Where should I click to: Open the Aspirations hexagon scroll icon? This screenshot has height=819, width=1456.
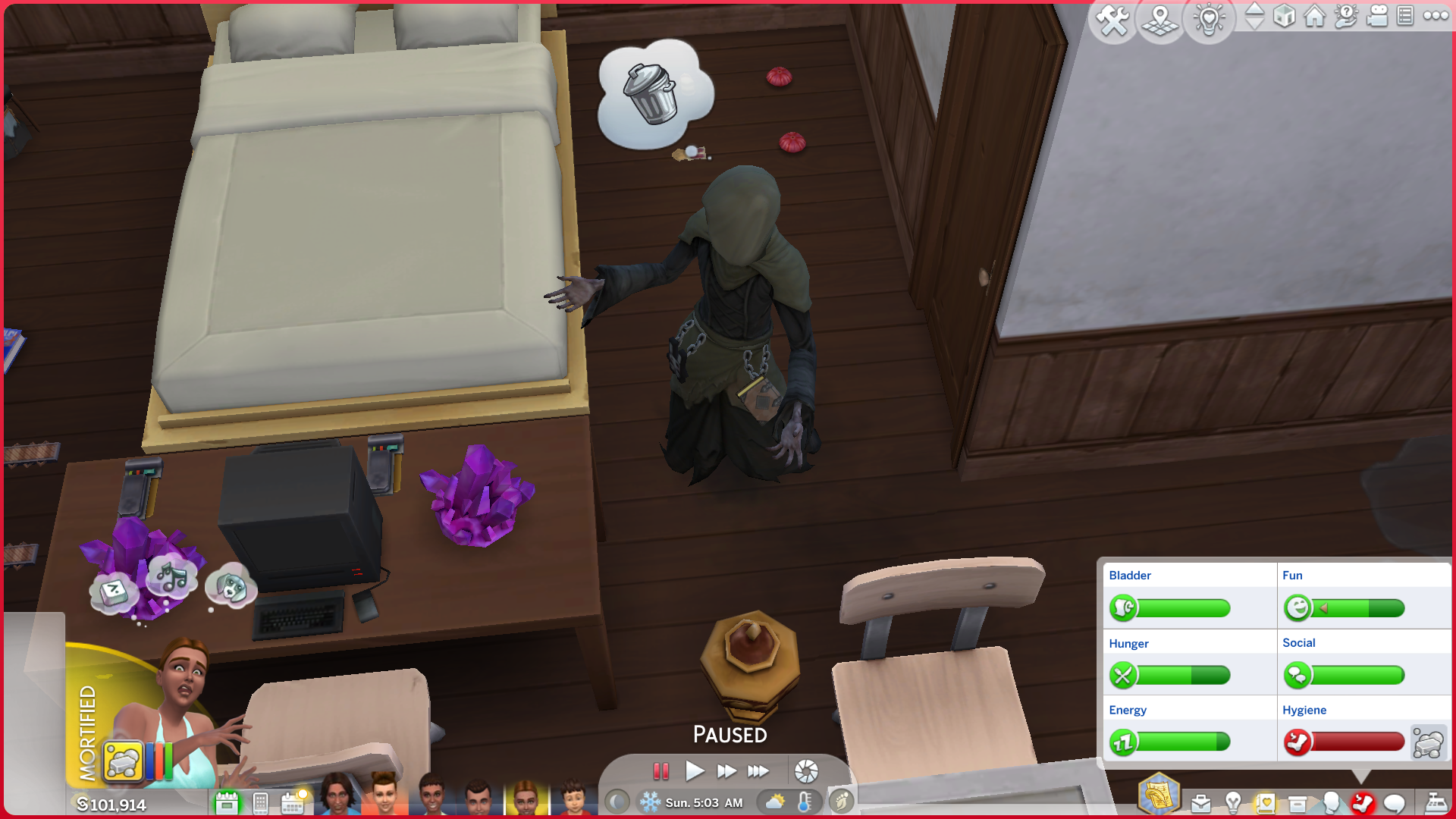1158,795
